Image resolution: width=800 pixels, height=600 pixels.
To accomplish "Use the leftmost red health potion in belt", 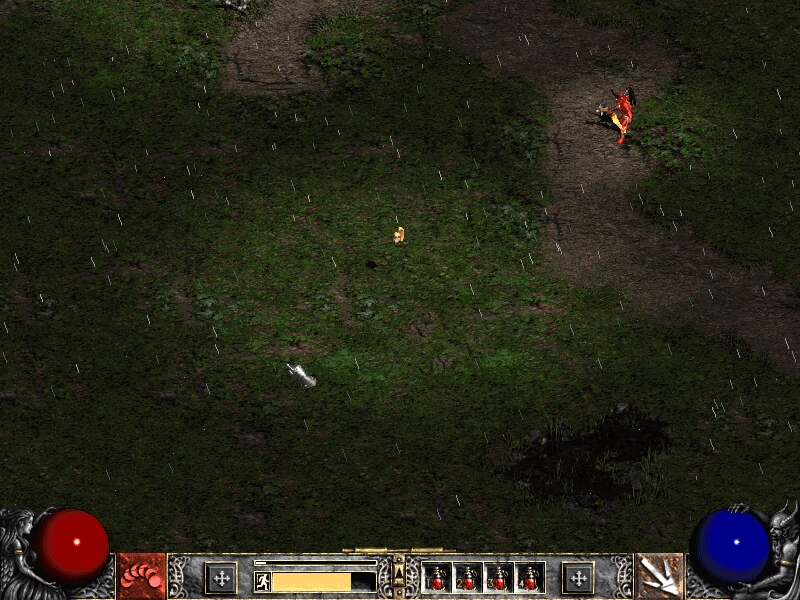I will point(437,578).
